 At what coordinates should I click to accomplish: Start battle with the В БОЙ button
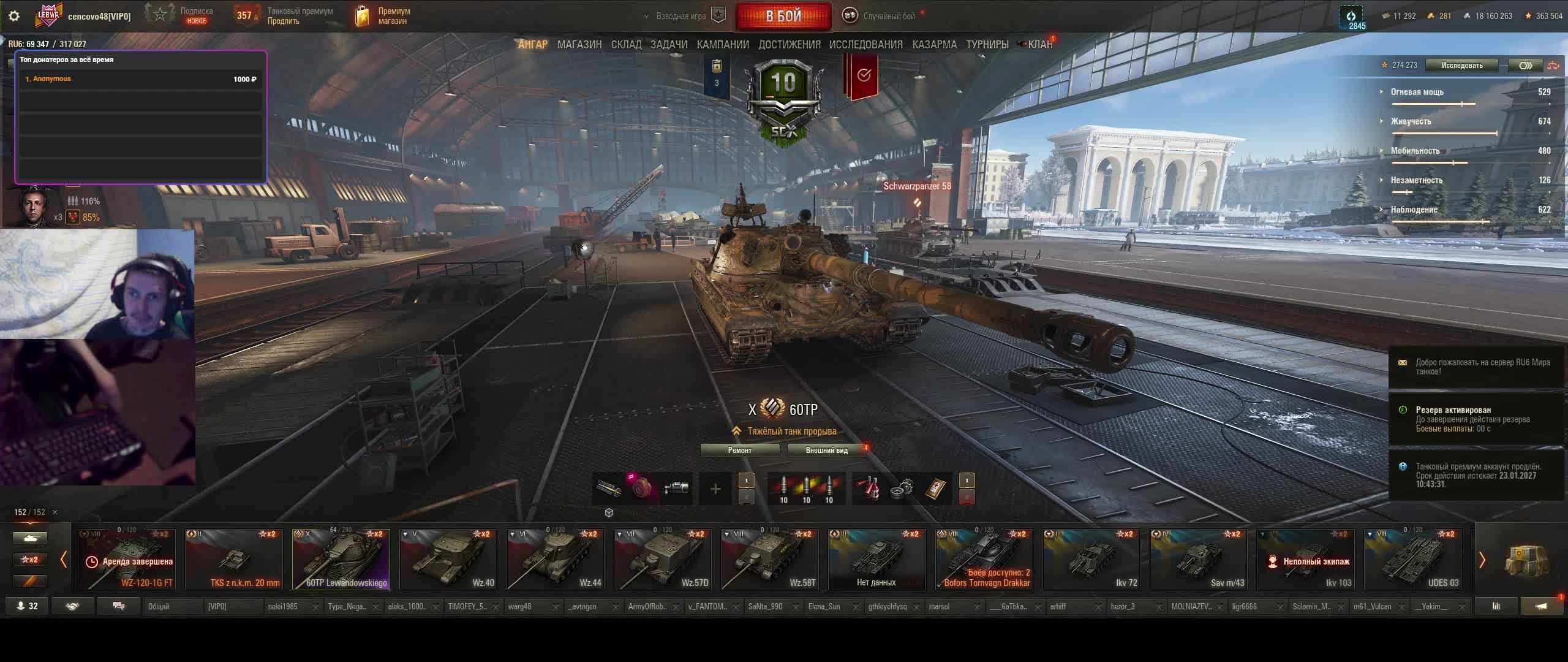pyautogui.click(x=783, y=17)
